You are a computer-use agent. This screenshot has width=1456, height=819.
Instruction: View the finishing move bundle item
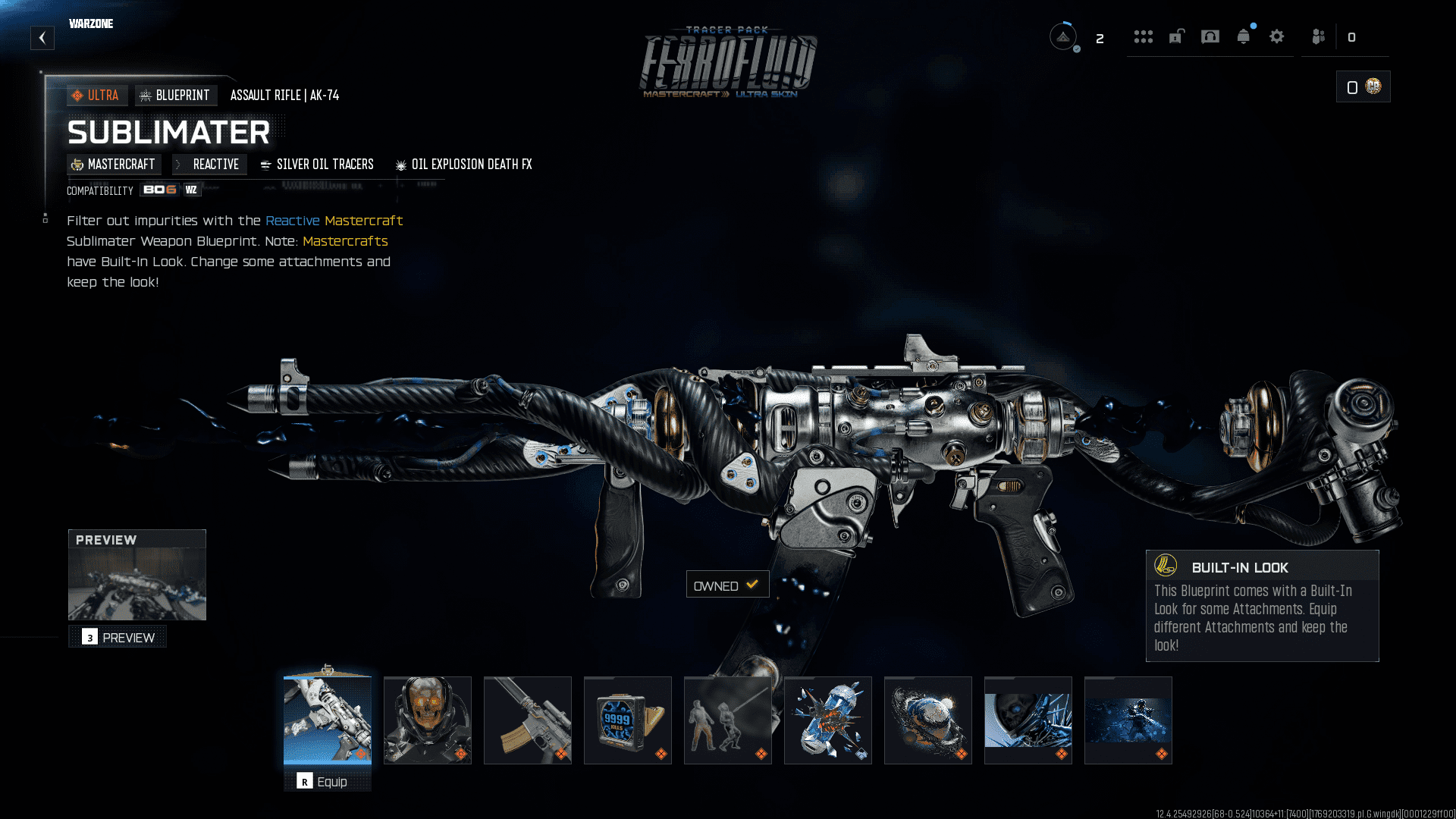tap(728, 720)
